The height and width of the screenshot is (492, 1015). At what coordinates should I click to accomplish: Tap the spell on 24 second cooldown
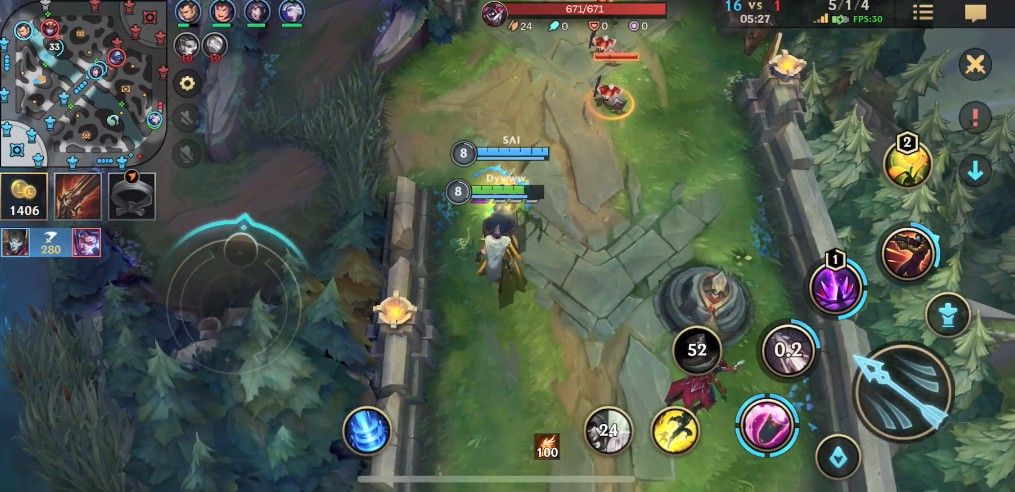(x=608, y=431)
